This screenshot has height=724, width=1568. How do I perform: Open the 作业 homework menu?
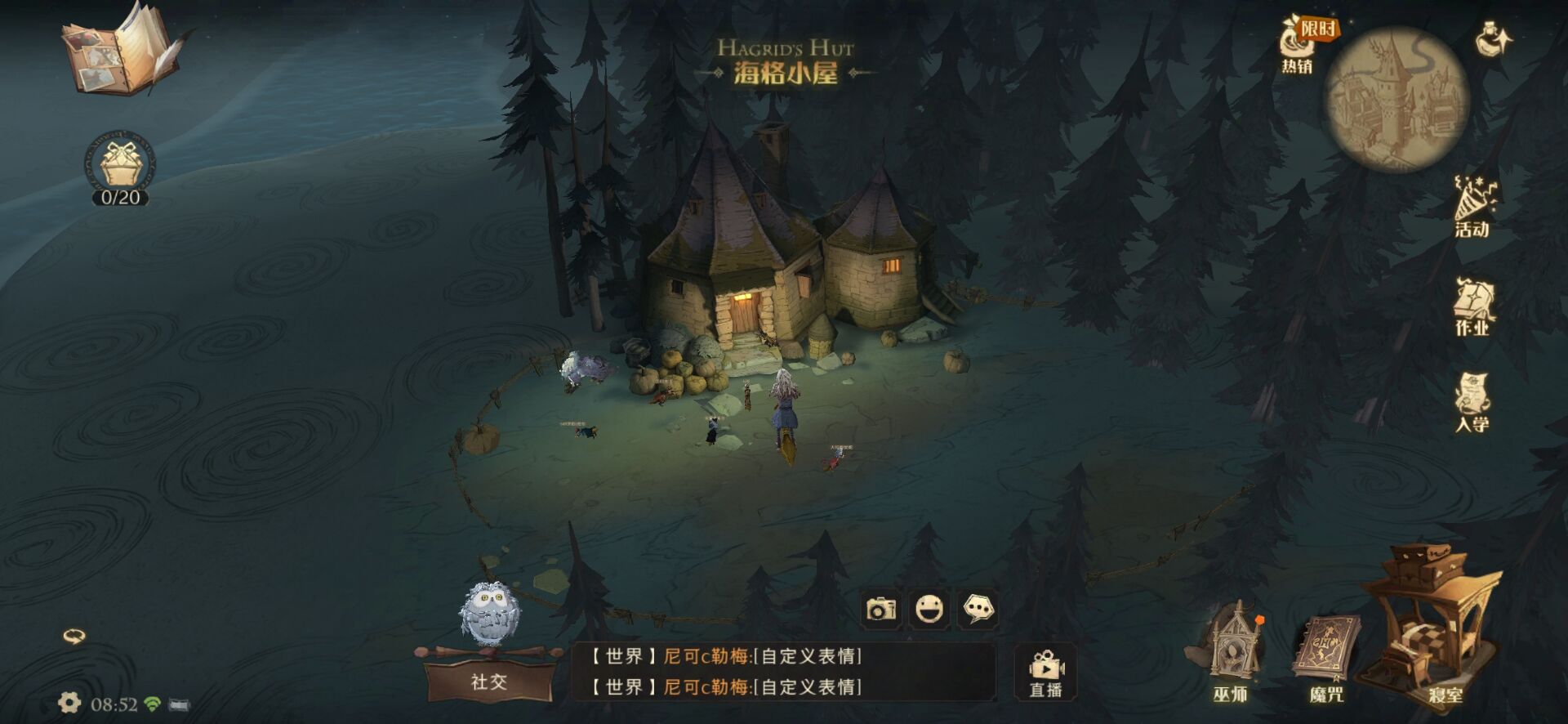click(x=1472, y=308)
